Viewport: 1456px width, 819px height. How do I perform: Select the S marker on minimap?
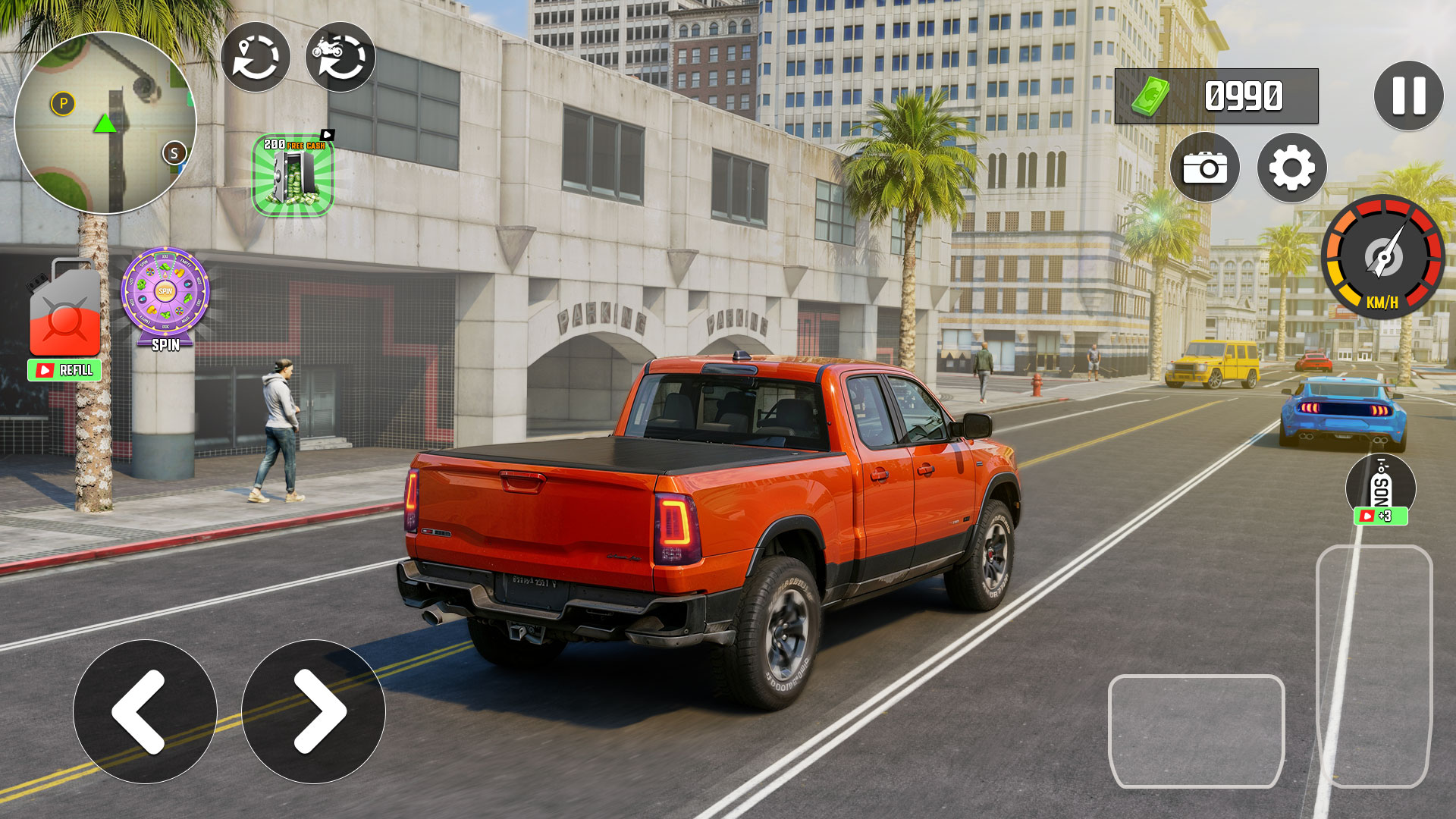click(x=174, y=153)
